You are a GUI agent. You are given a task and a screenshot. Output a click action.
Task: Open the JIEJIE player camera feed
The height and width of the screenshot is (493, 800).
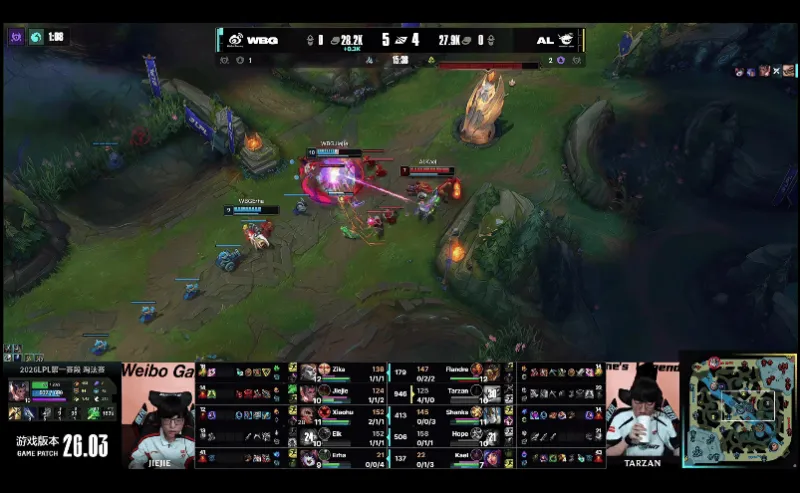(x=159, y=414)
